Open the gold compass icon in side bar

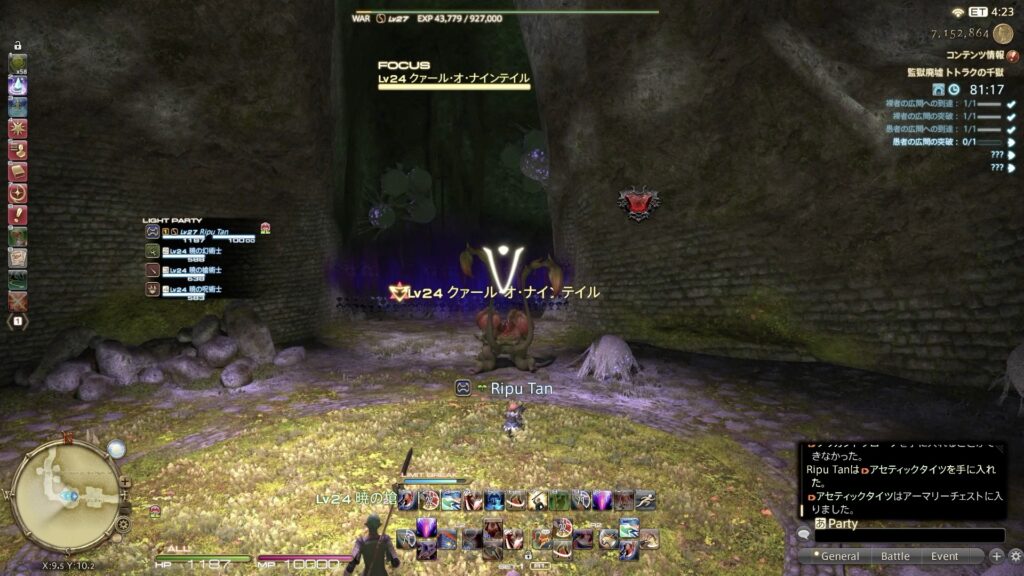coord(17,193)
